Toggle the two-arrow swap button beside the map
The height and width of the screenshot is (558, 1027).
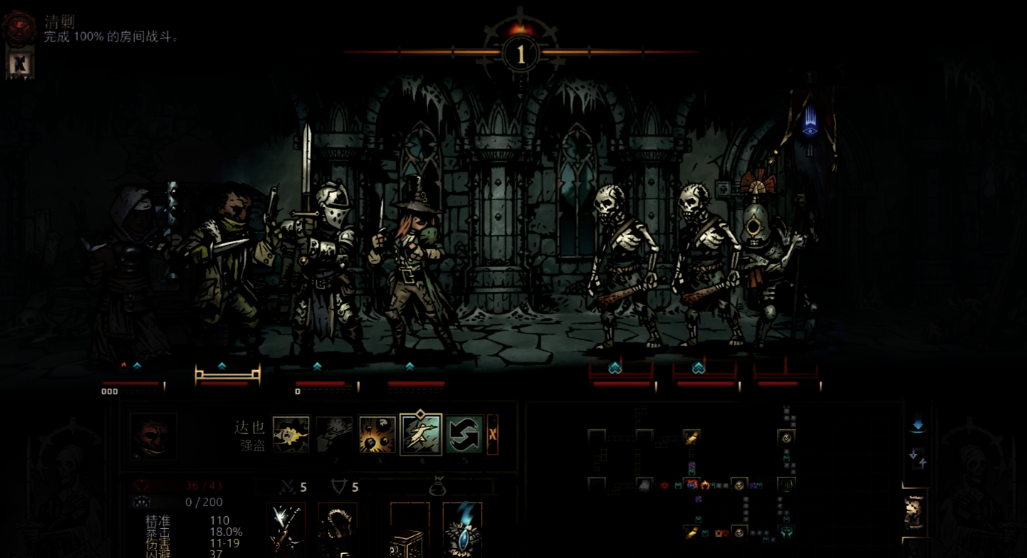[917, 459]
